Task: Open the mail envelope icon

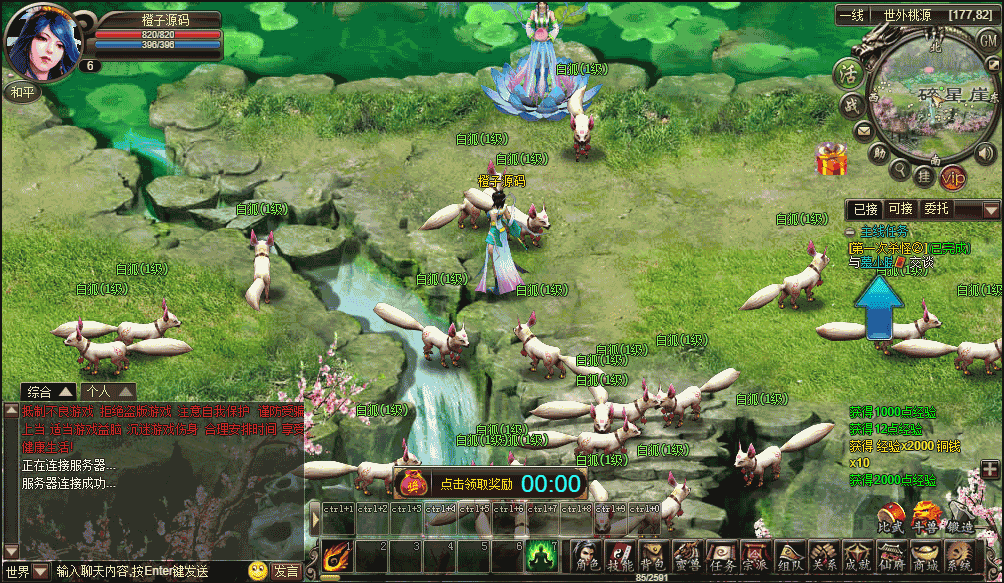Action: pos(862,130)
